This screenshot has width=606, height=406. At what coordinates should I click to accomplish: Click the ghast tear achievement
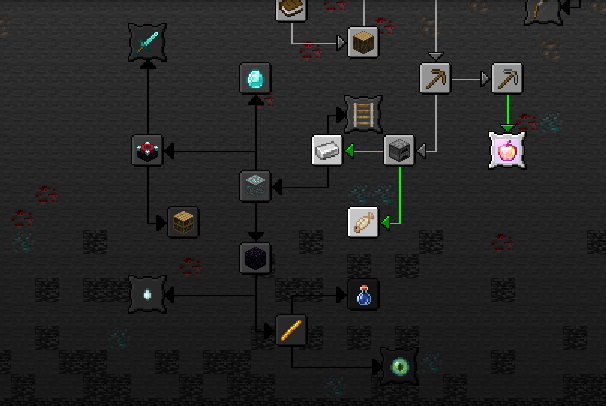coord(148,294)
